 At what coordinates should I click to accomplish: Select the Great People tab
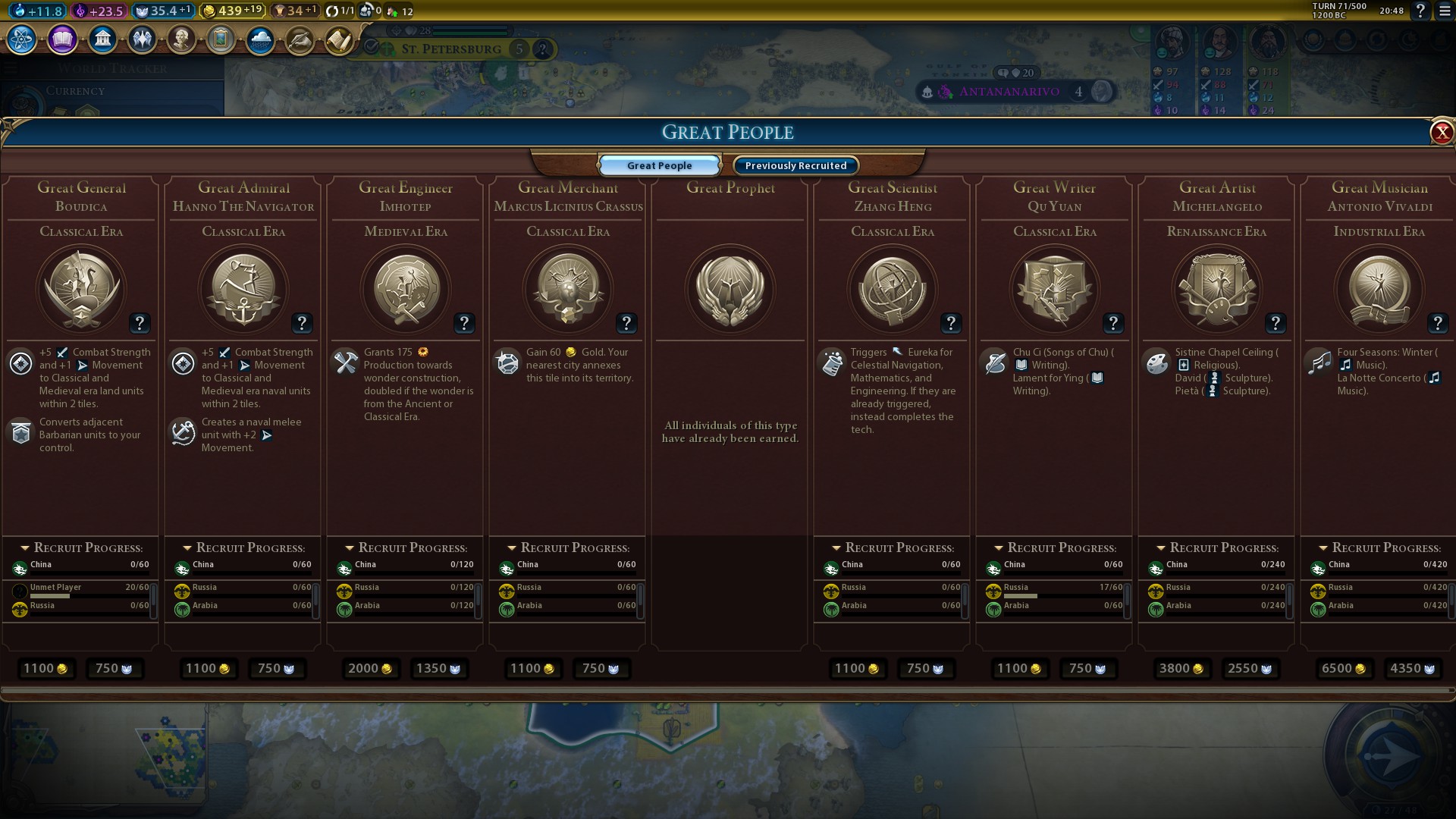click(659, 165)
